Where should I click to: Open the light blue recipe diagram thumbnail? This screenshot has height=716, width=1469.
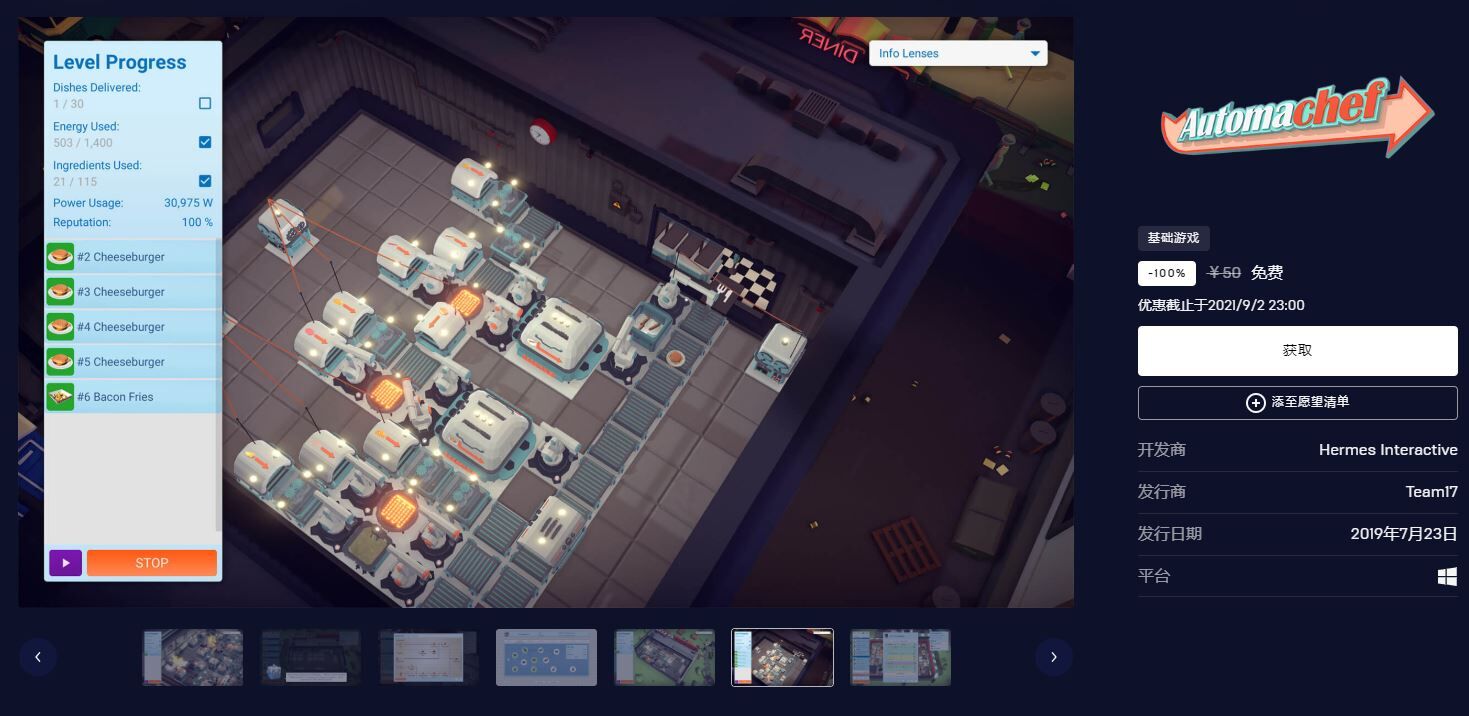click(x=546, y=657)
